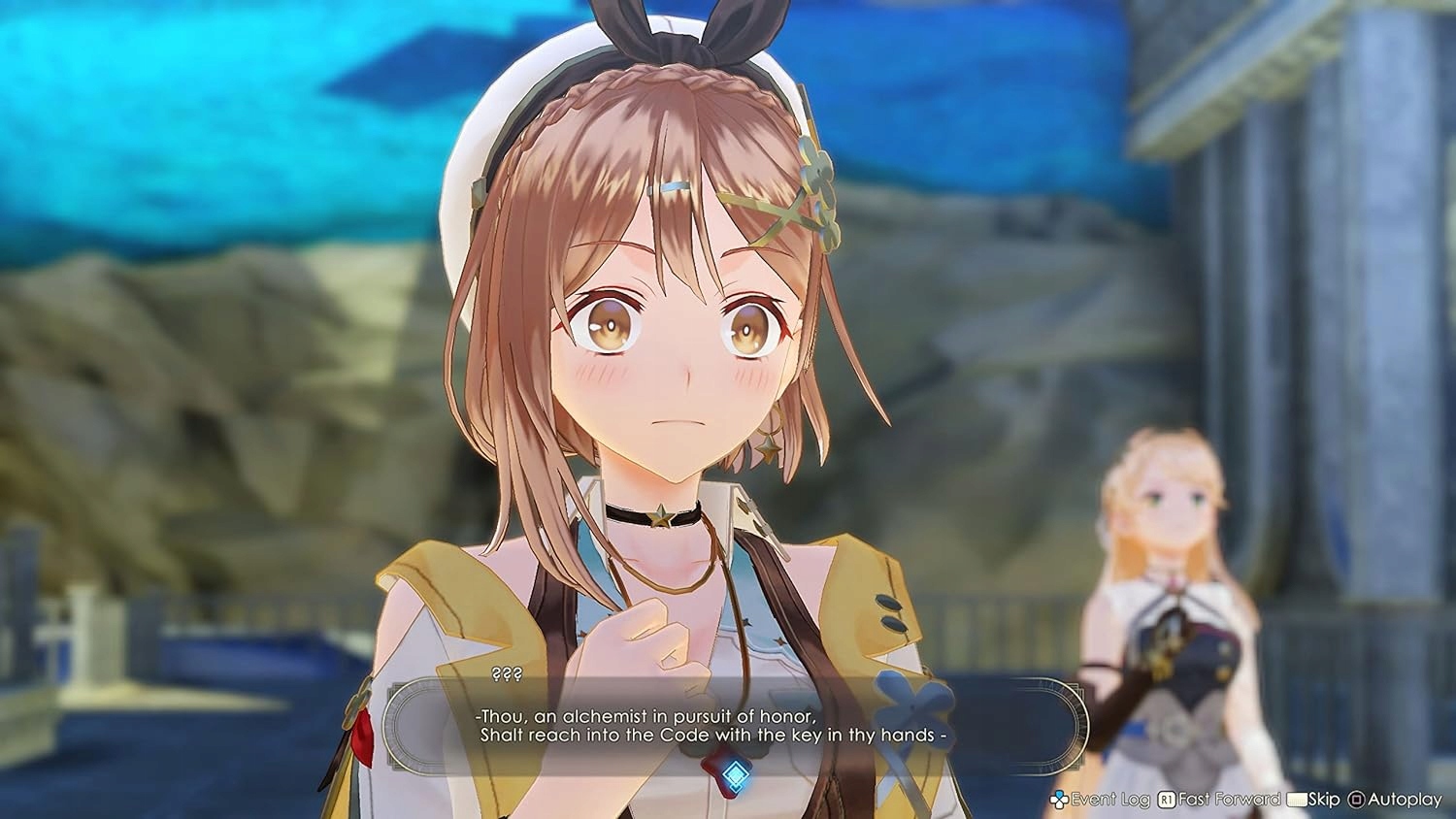Viewport: 1456px width, 819px height.
Task: Open the speaker name label showing ???
Action: click(x=505, y=673)
